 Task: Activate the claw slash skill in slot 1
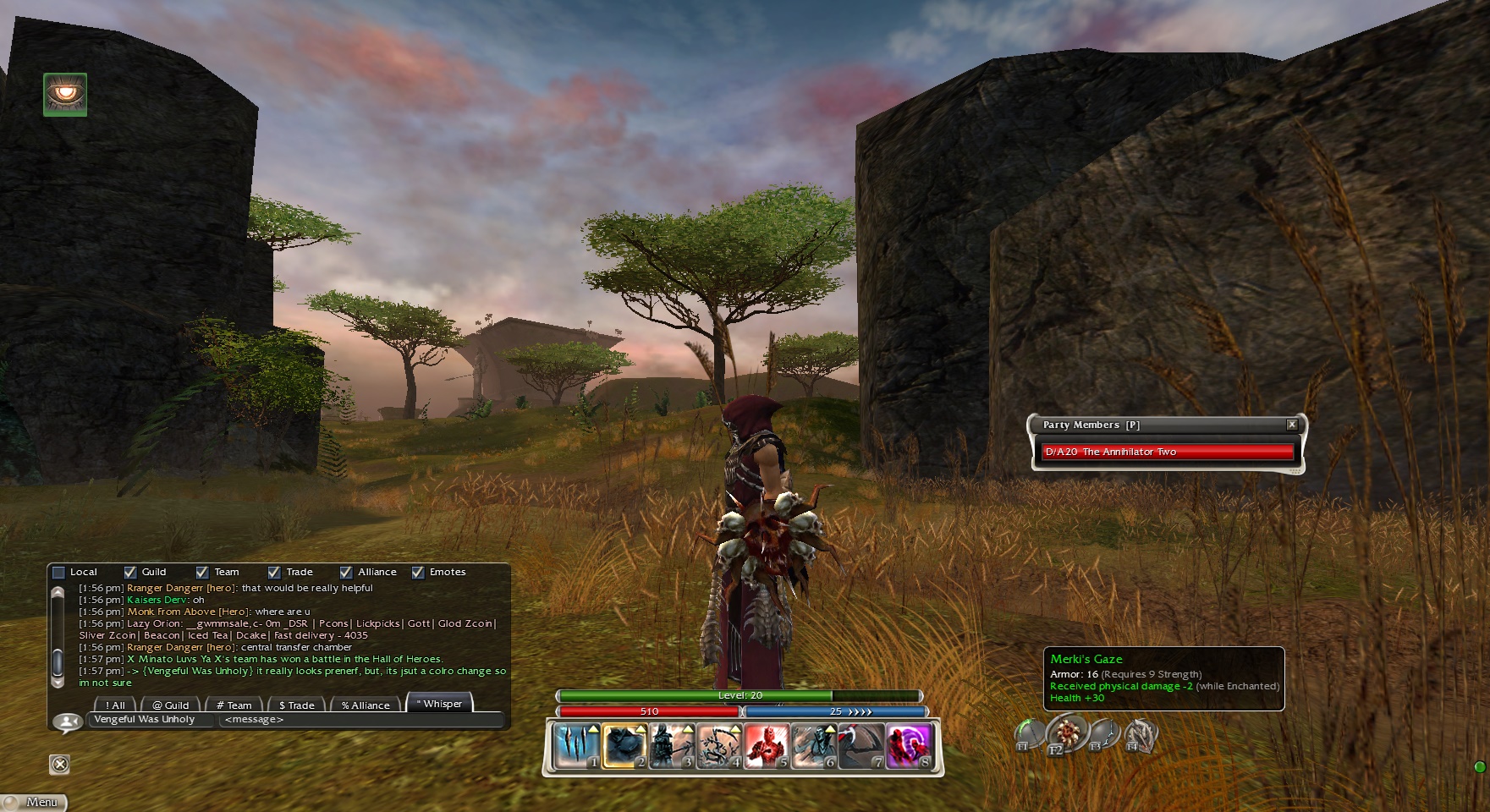(x=577, y=746)
